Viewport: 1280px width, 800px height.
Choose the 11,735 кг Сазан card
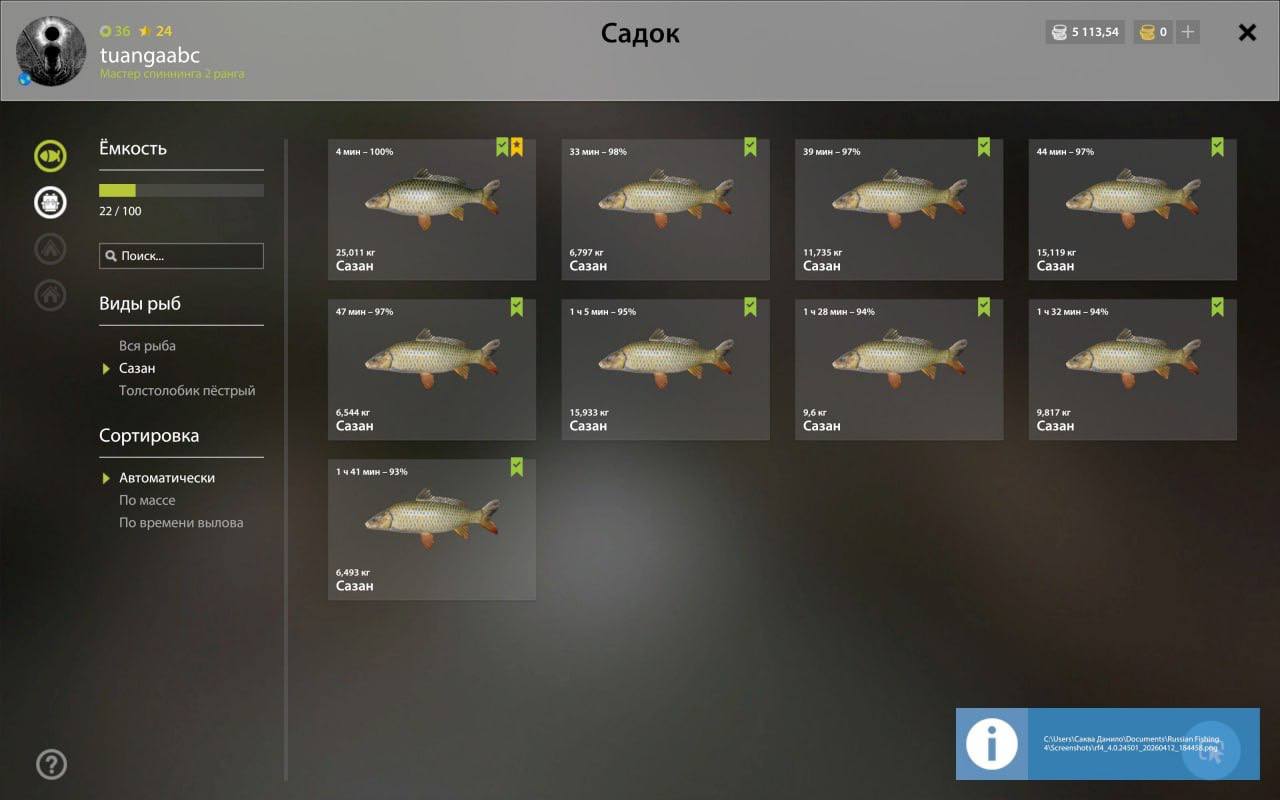coord(899,209)
